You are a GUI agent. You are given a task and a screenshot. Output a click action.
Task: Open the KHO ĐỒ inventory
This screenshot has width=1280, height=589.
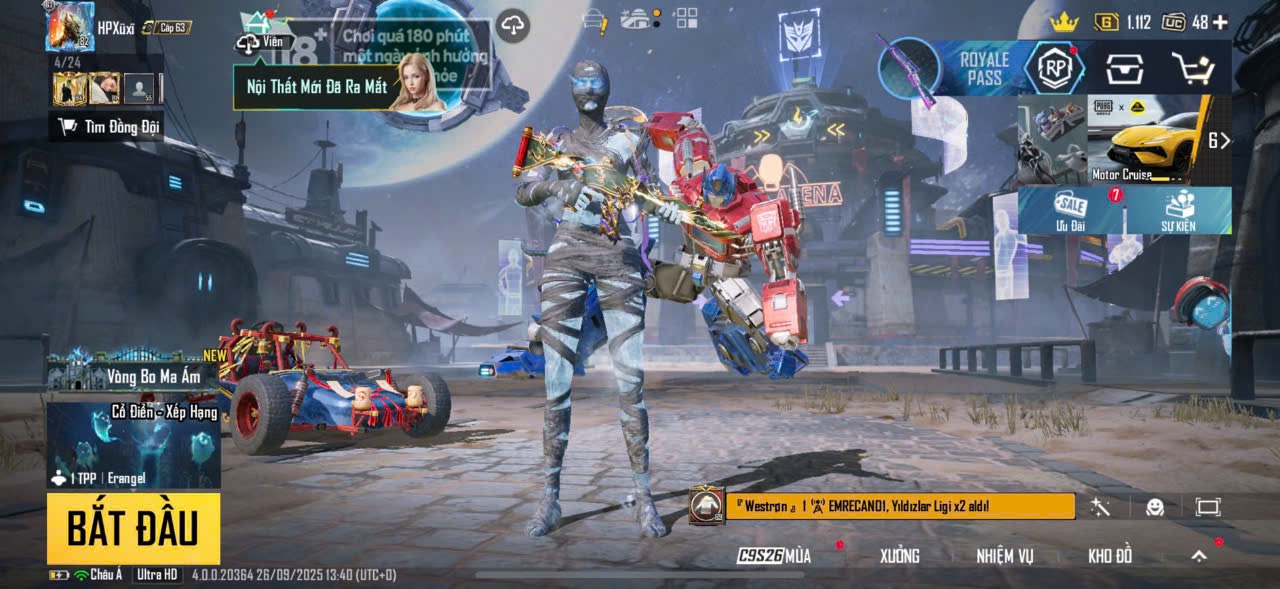coord(1110,556)
